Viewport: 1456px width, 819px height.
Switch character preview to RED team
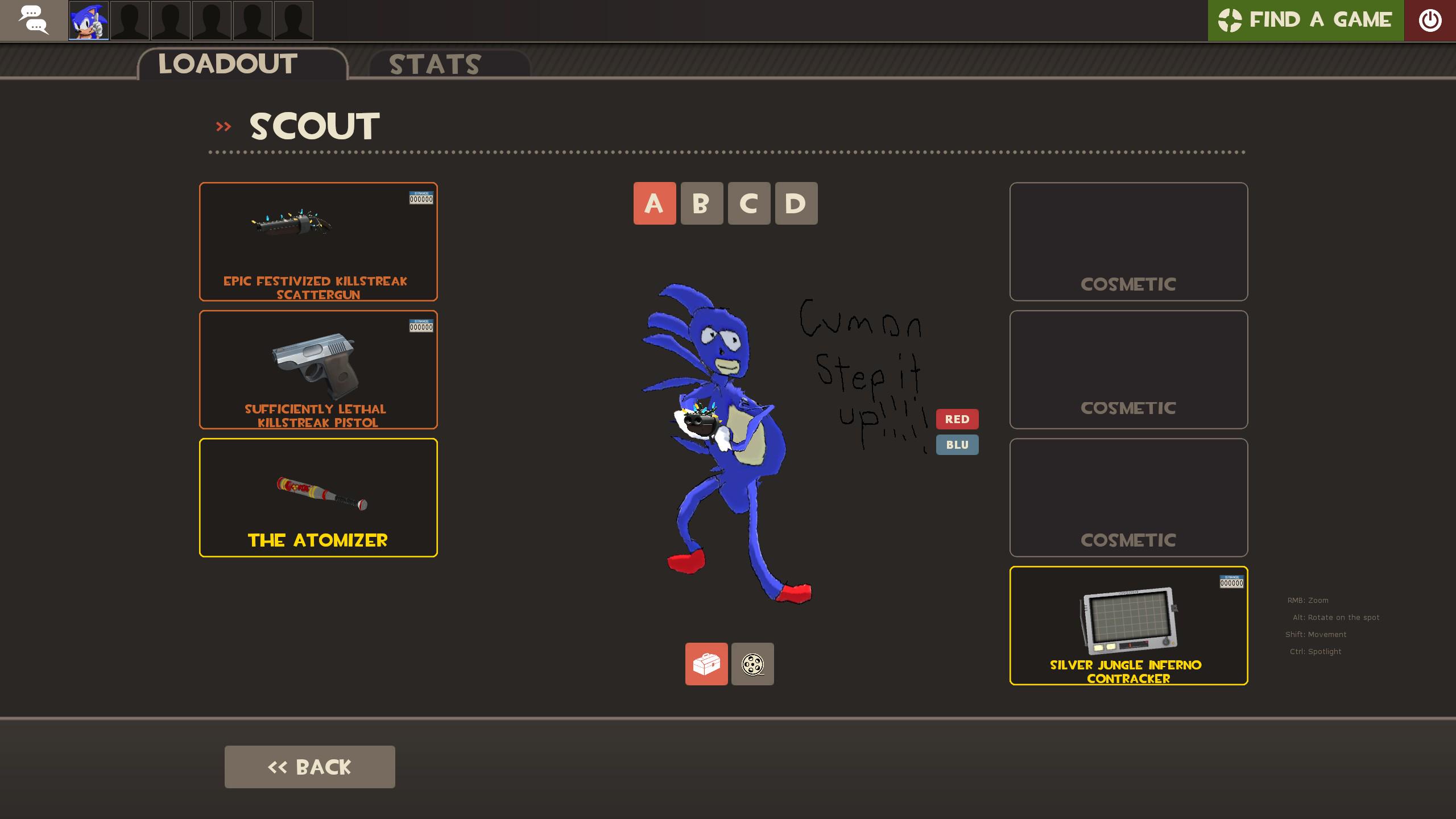coord(957,419)
